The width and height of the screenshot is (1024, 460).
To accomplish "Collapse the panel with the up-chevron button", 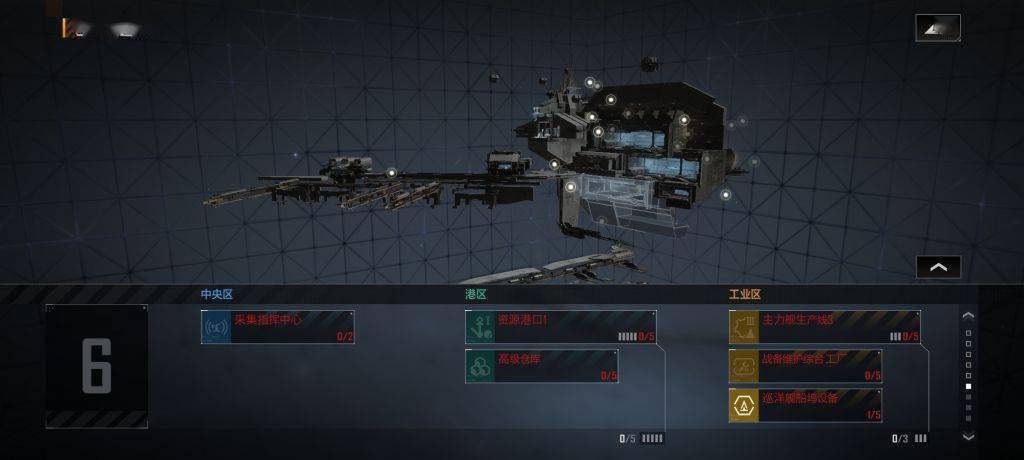I will pos(938,267).
